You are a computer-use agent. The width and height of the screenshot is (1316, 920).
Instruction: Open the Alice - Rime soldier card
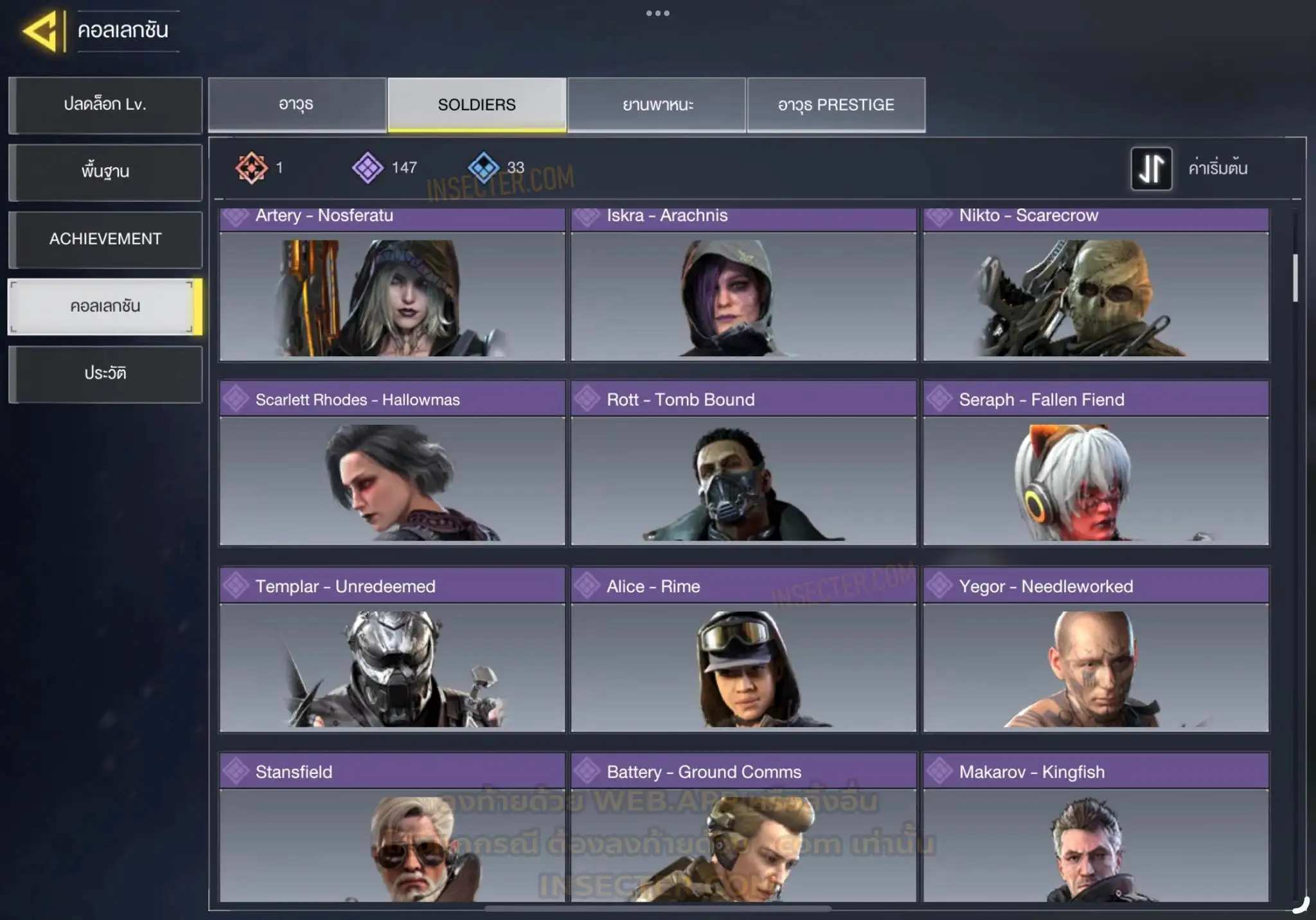(x=743, y=649)
